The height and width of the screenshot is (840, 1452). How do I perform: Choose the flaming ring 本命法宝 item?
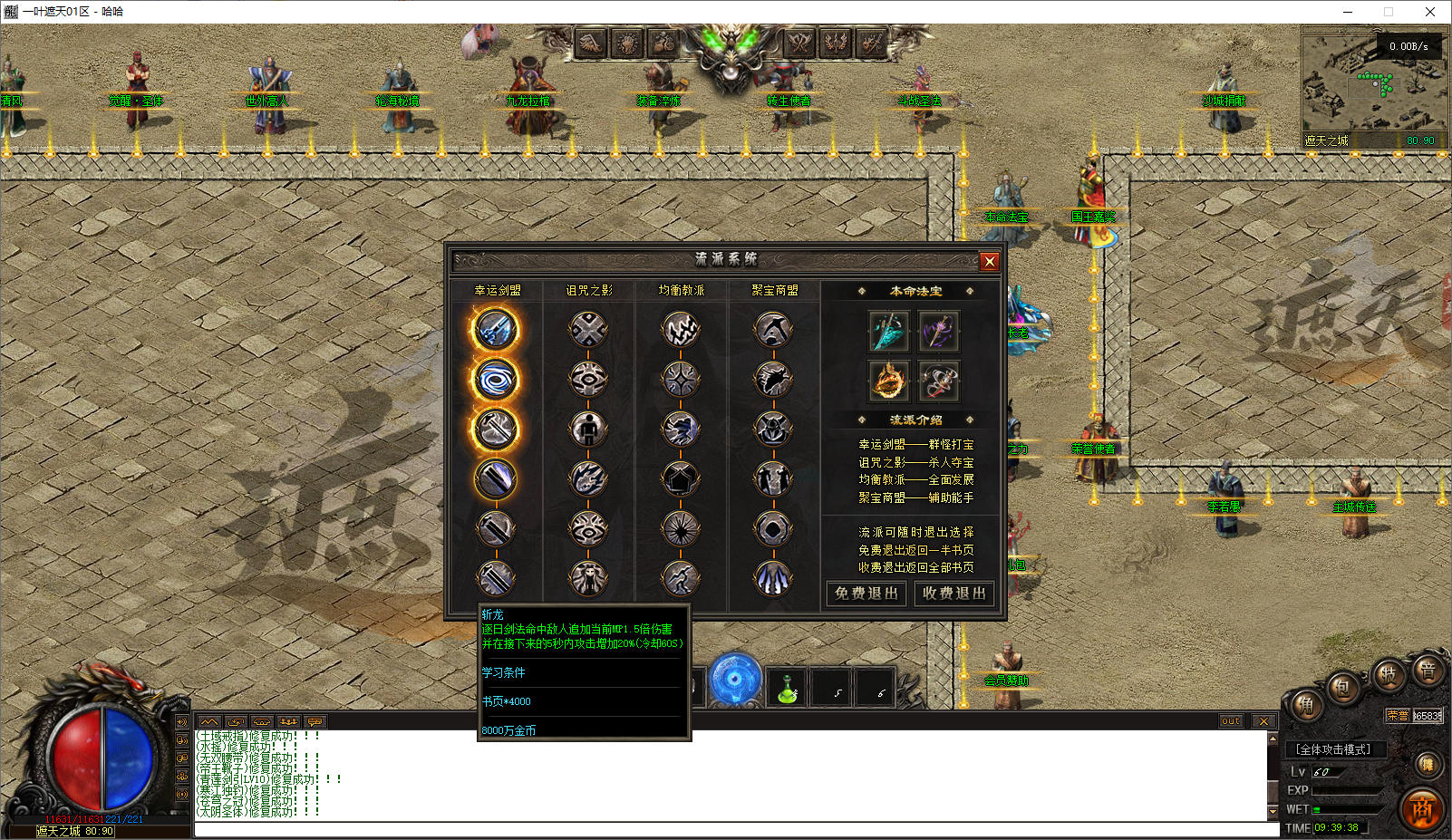point(888,380)
